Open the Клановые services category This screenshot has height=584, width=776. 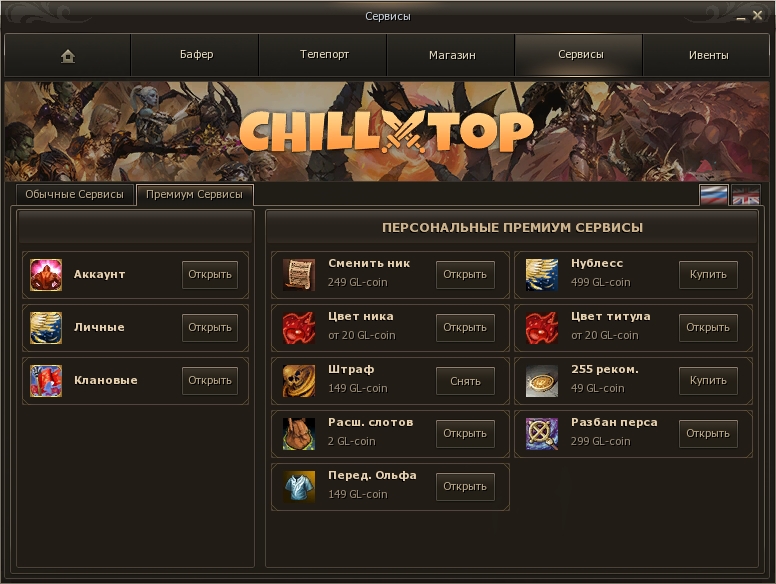pyautogui.click(x=210, y=380)
